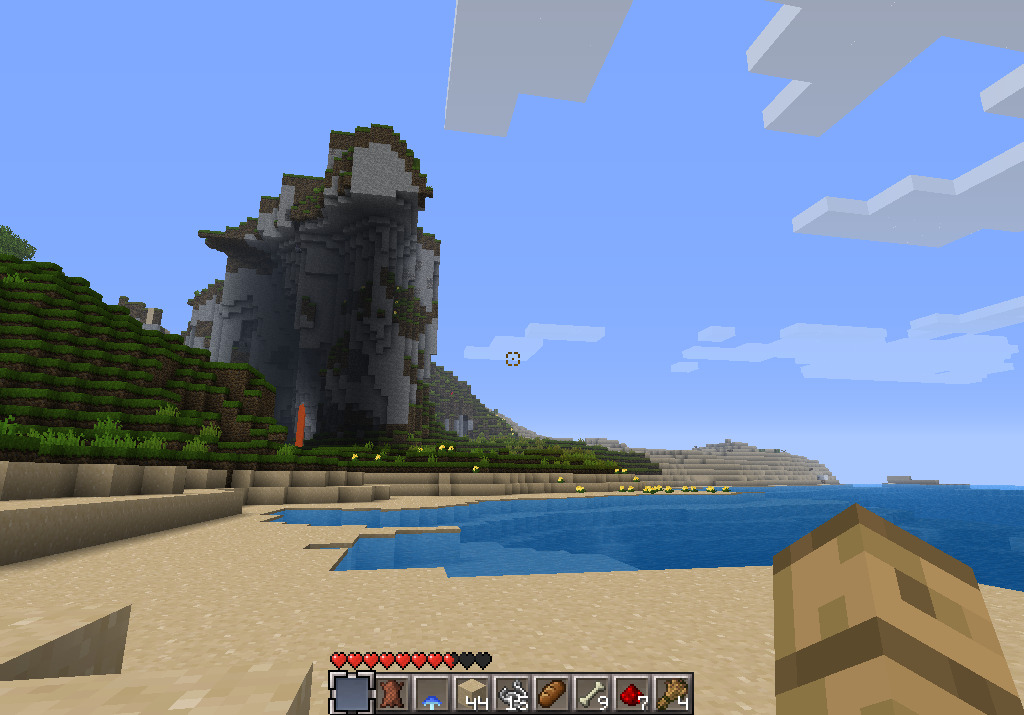Select the bone stack of 9
1024x715 pixels.
[x=592, y=692]
